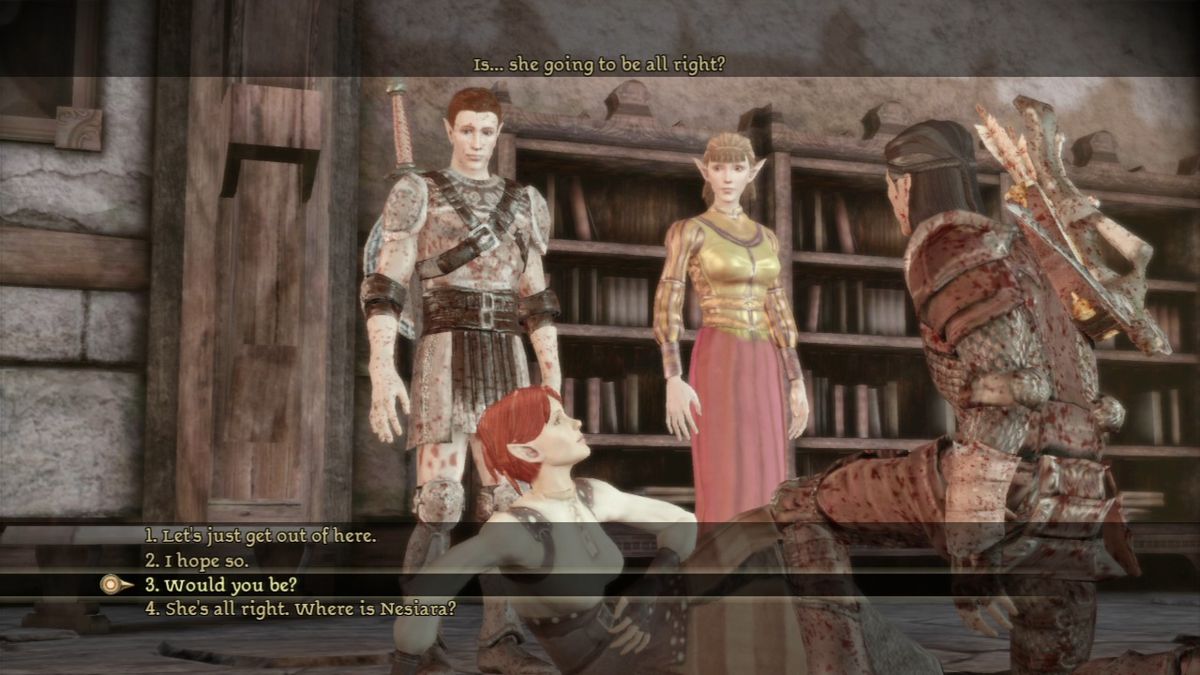The height and width of the screenshot is (675, 1200).
Task: Select the "I hope so." dialogue option
Action: [198, 560]
